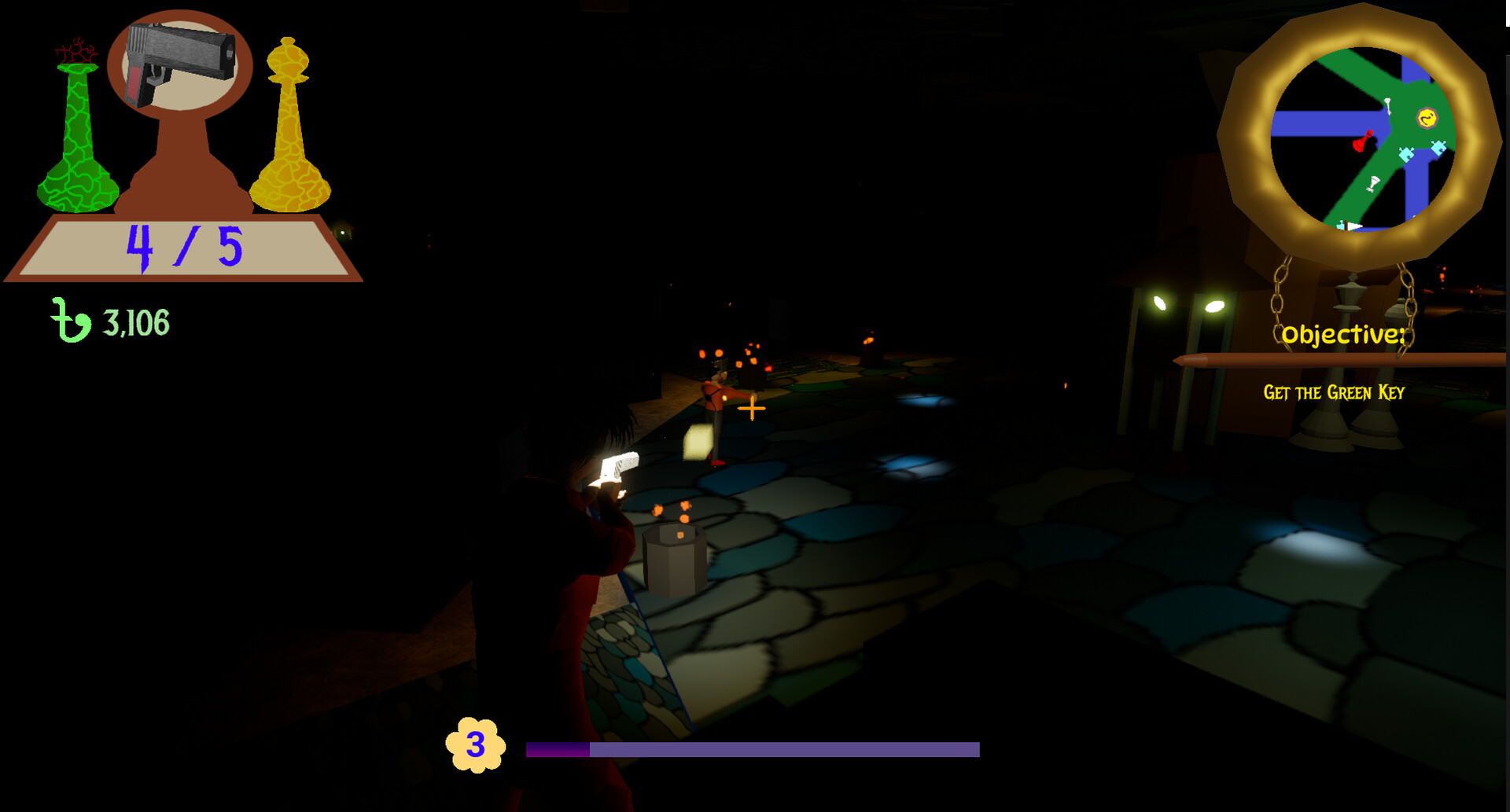The width and height of the screenshot is (1510, 812).
Task: Click the orange crosshair at screen center
Action: pos(750,410)
